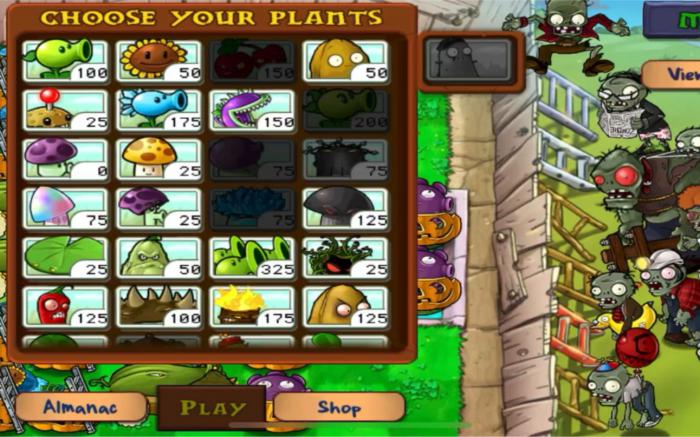The width and height of the screenshot is (700, 437).
Task: Select the Scaredy-shroom seed packet
Action: (158, 207)
